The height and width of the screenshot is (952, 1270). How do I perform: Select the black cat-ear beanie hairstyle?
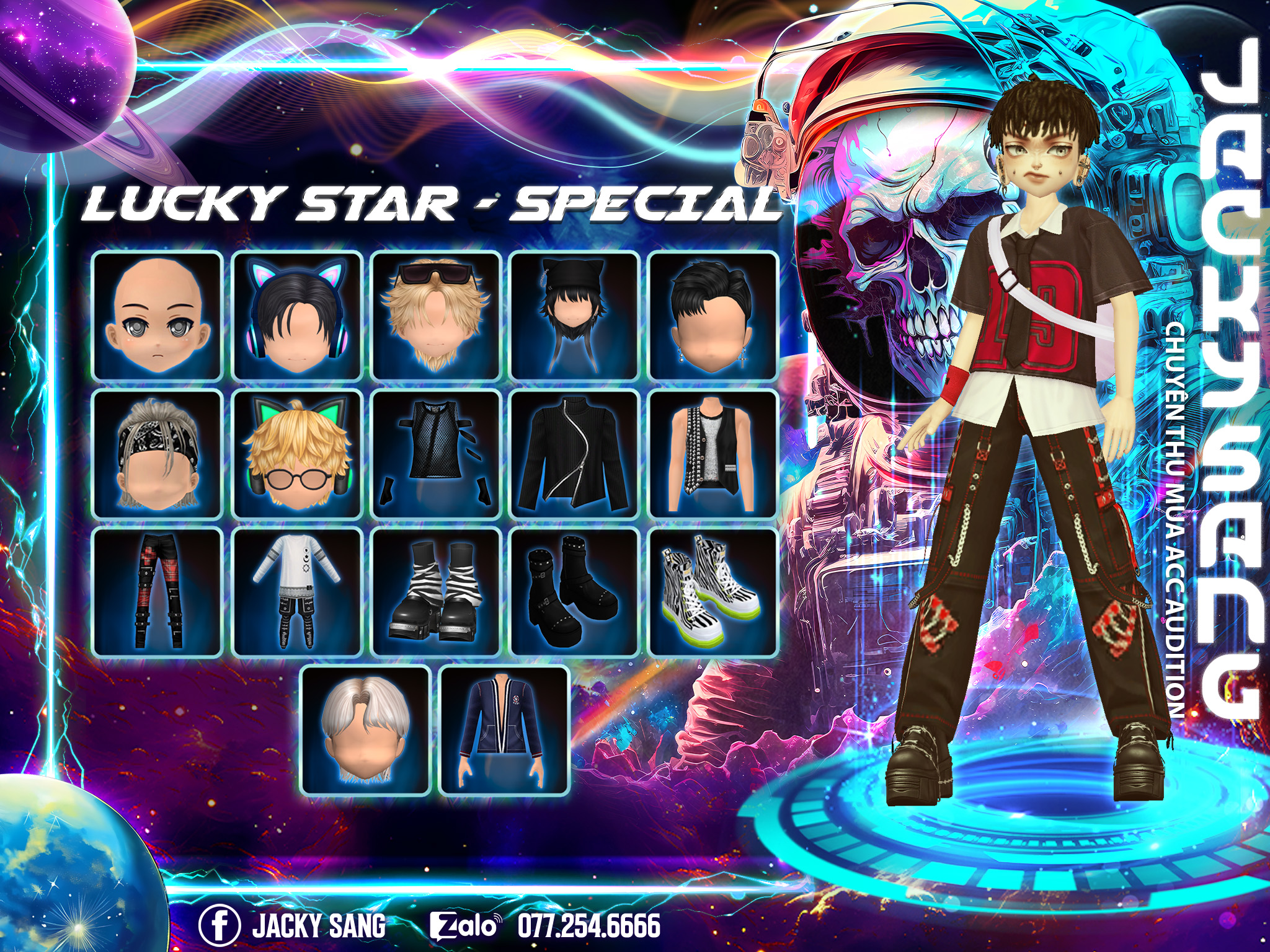pyautogui.click(x=575, y=316)
